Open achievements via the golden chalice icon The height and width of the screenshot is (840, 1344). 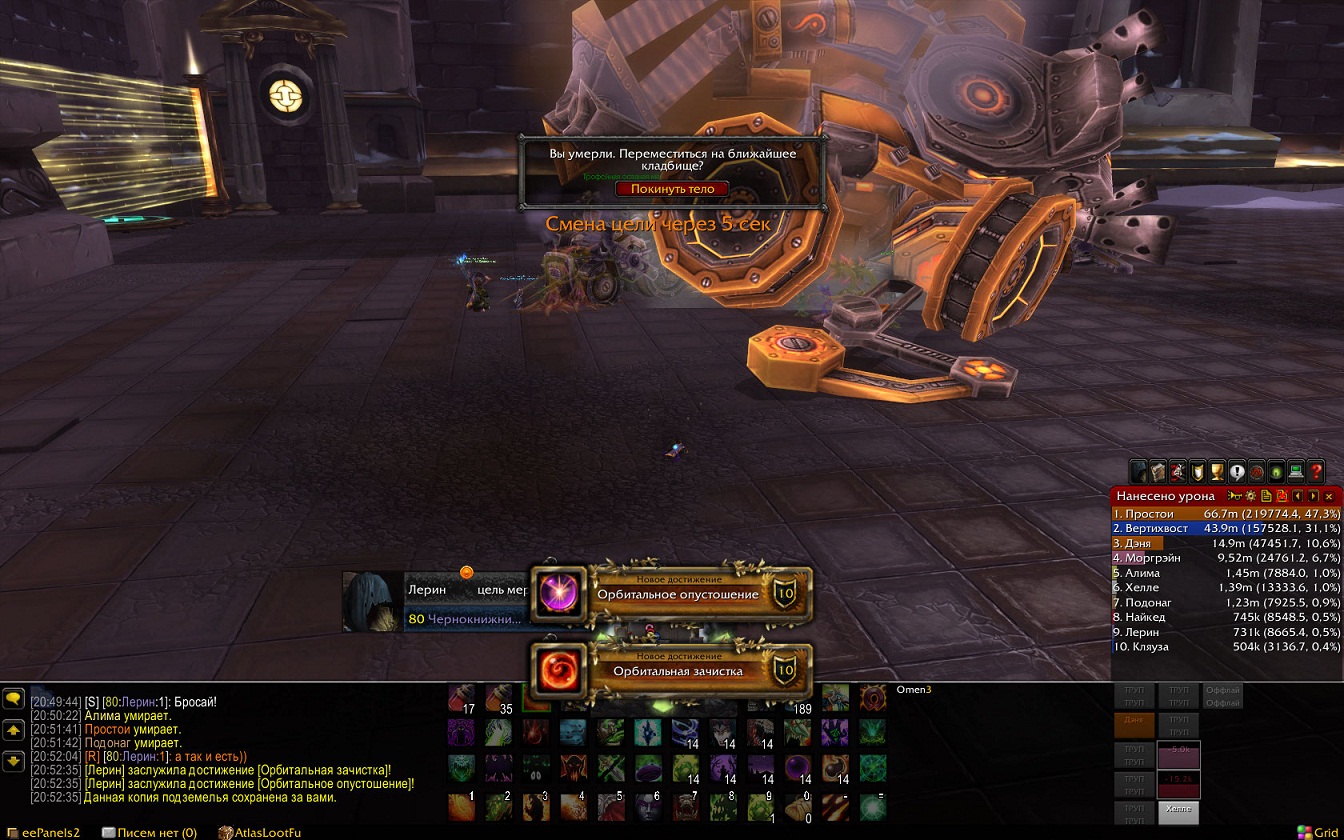point(1217,471)
